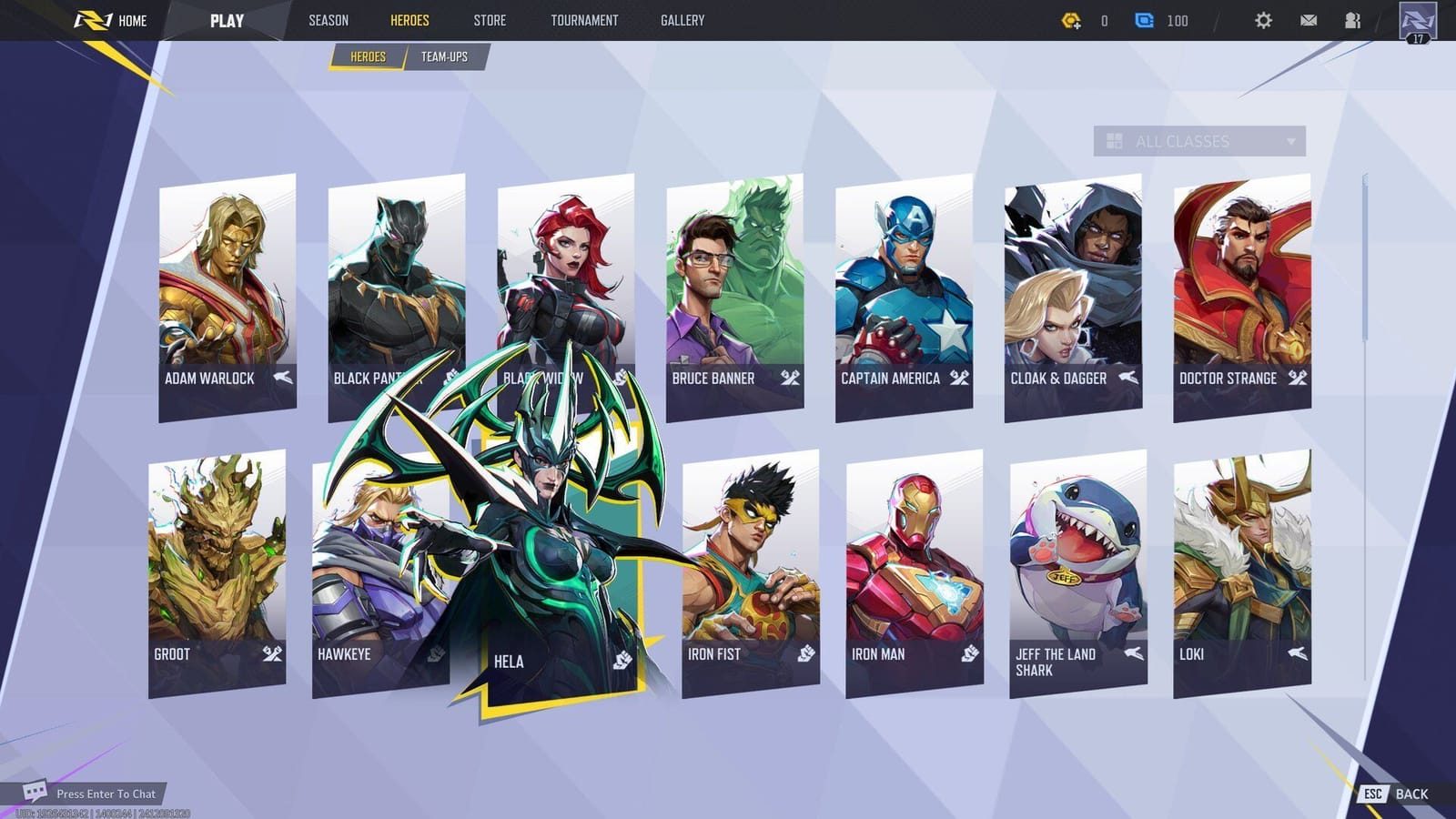Image resolution: width=1456 pixels, height=819 pixels.
Task: Click your player avatar showing level 17
Action: (x=1420, y=20)
